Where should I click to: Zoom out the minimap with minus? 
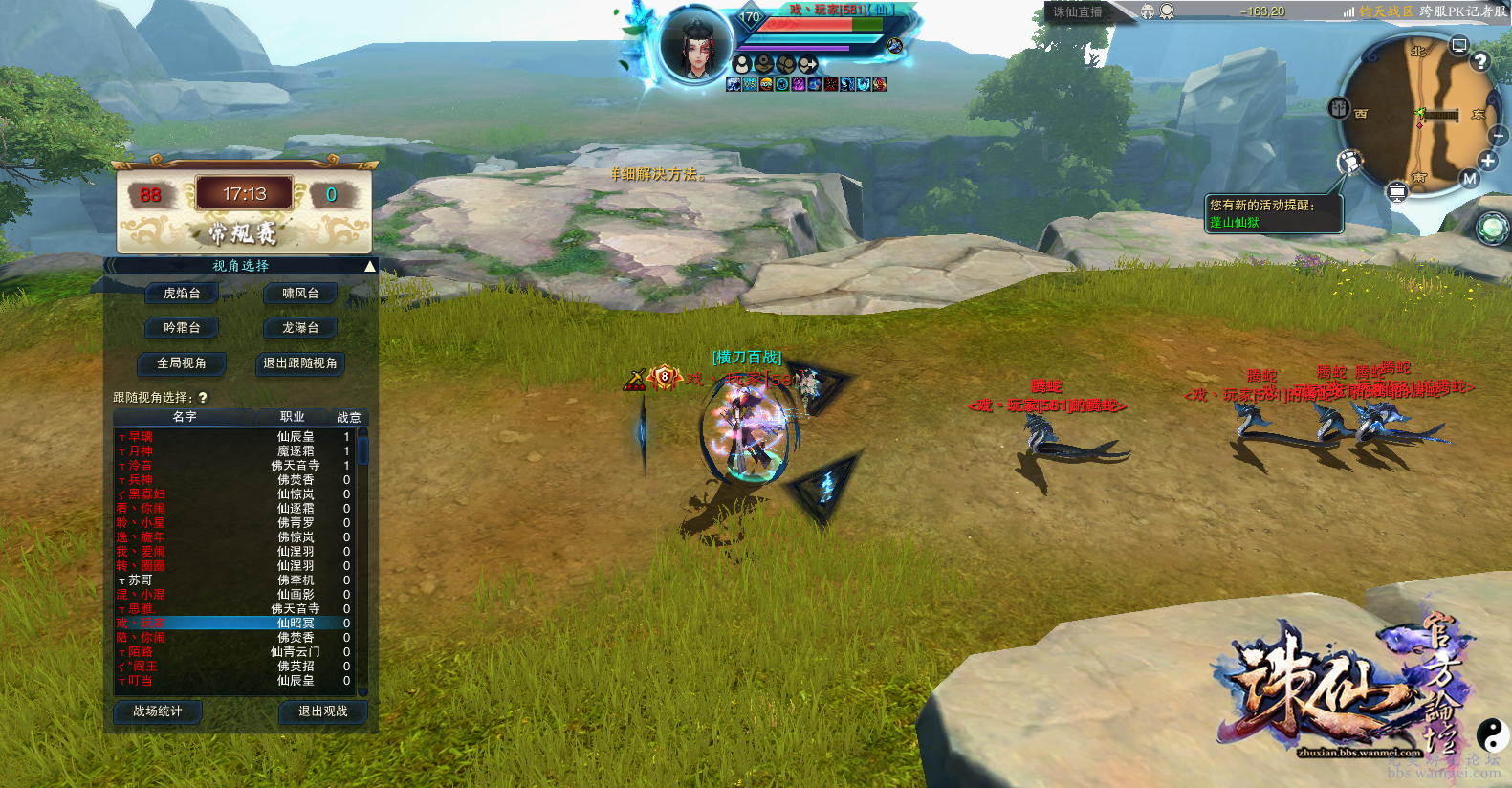1499,137
